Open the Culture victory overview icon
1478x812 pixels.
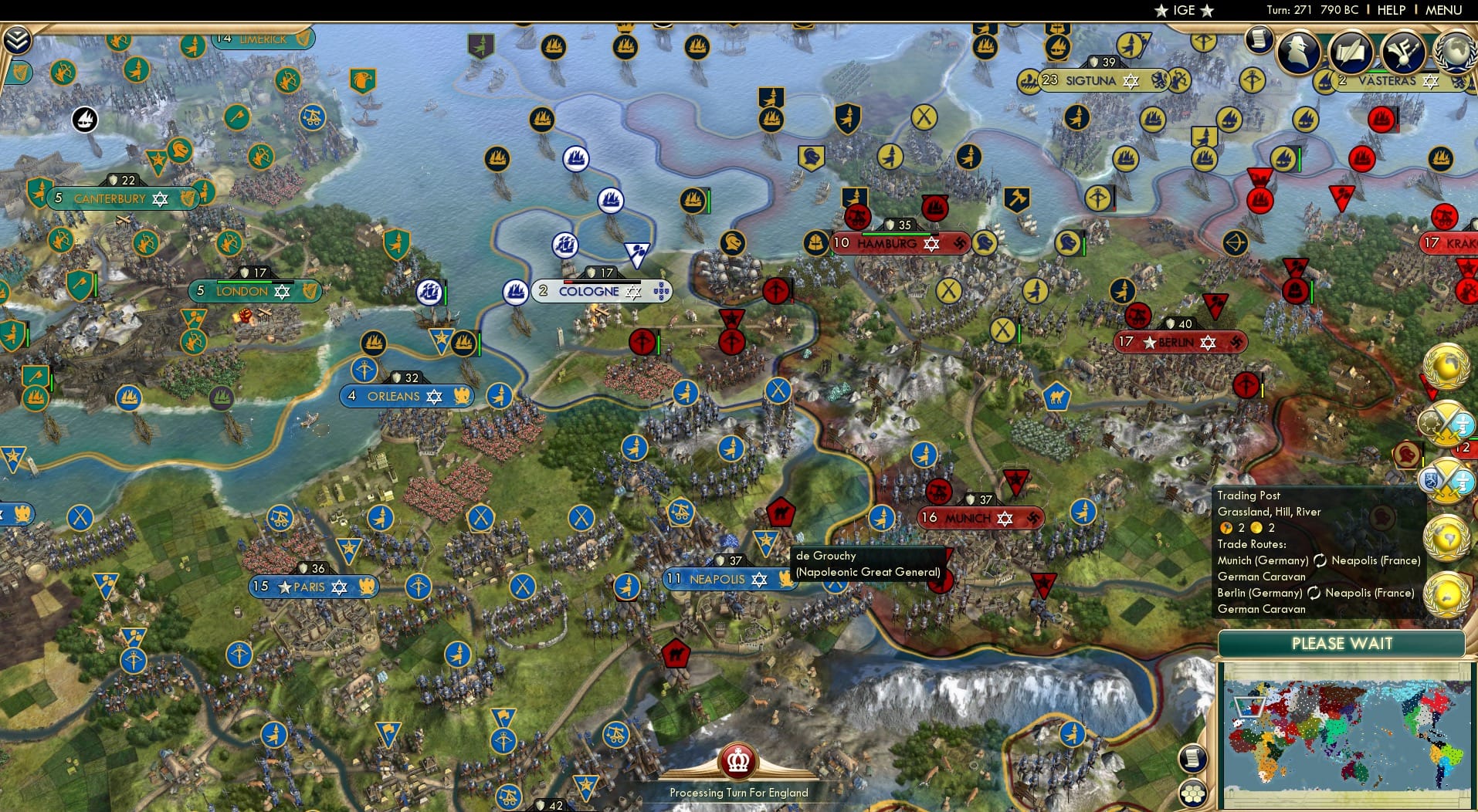pos(1403,51)
